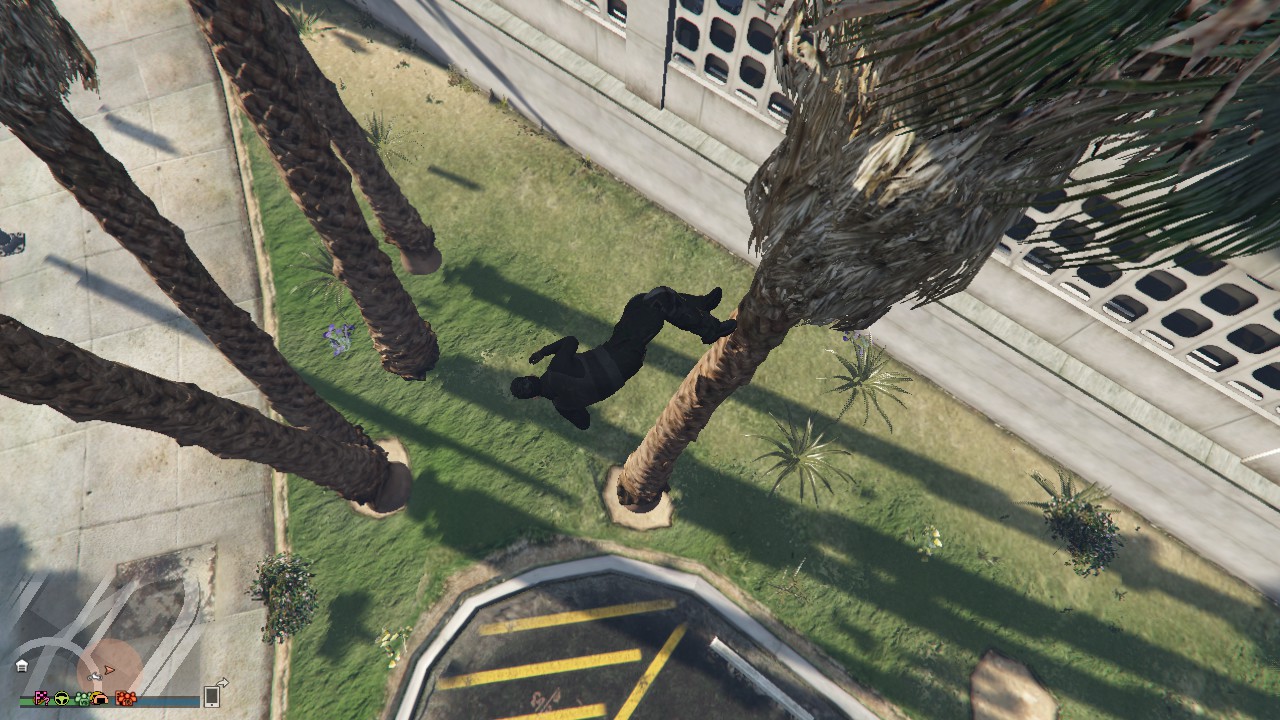Select the red group of players blip
Image resolution: width=1280 pixels, height=720 pixels.
coord(126,699)
